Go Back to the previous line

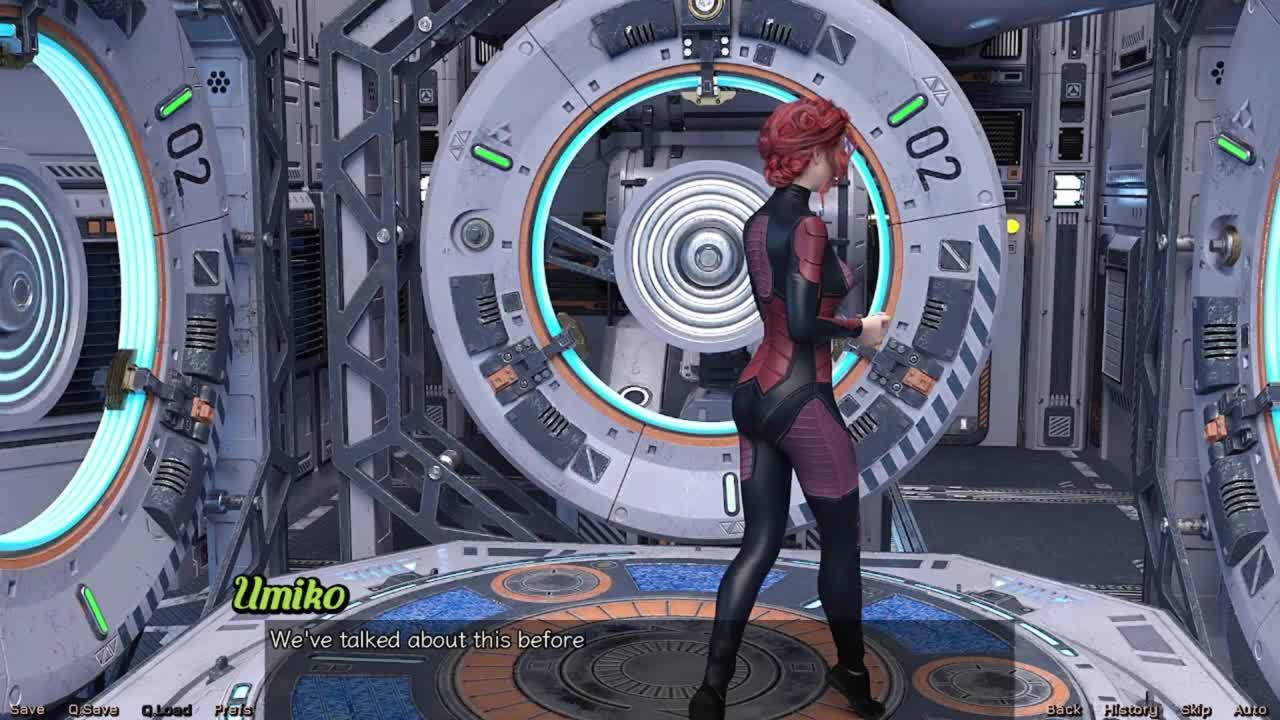click(x=1064, y=710)
